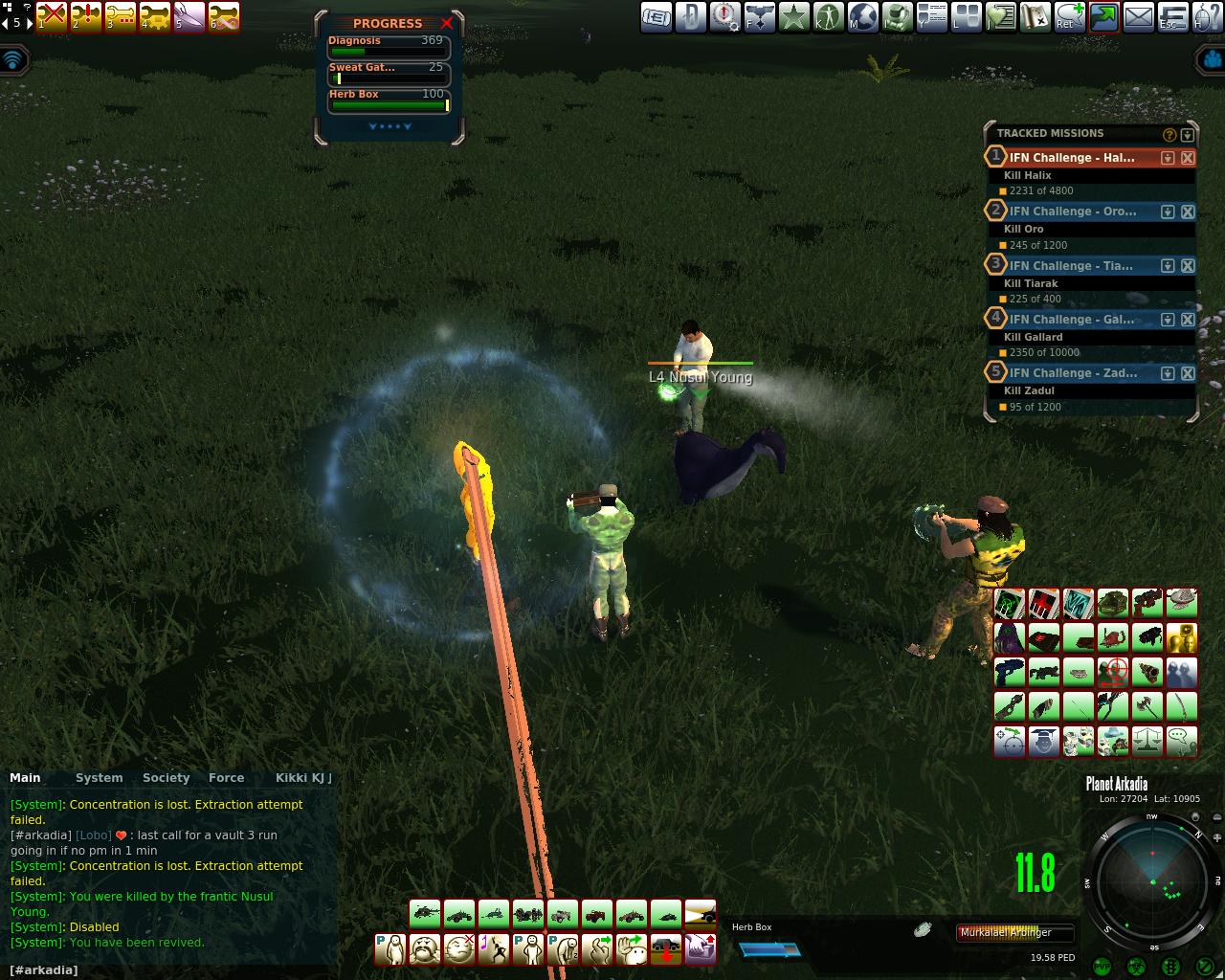Select the graduation cap face icon
The width and height of the screenshot is (1225, 980).
(x=1044, y=742)
